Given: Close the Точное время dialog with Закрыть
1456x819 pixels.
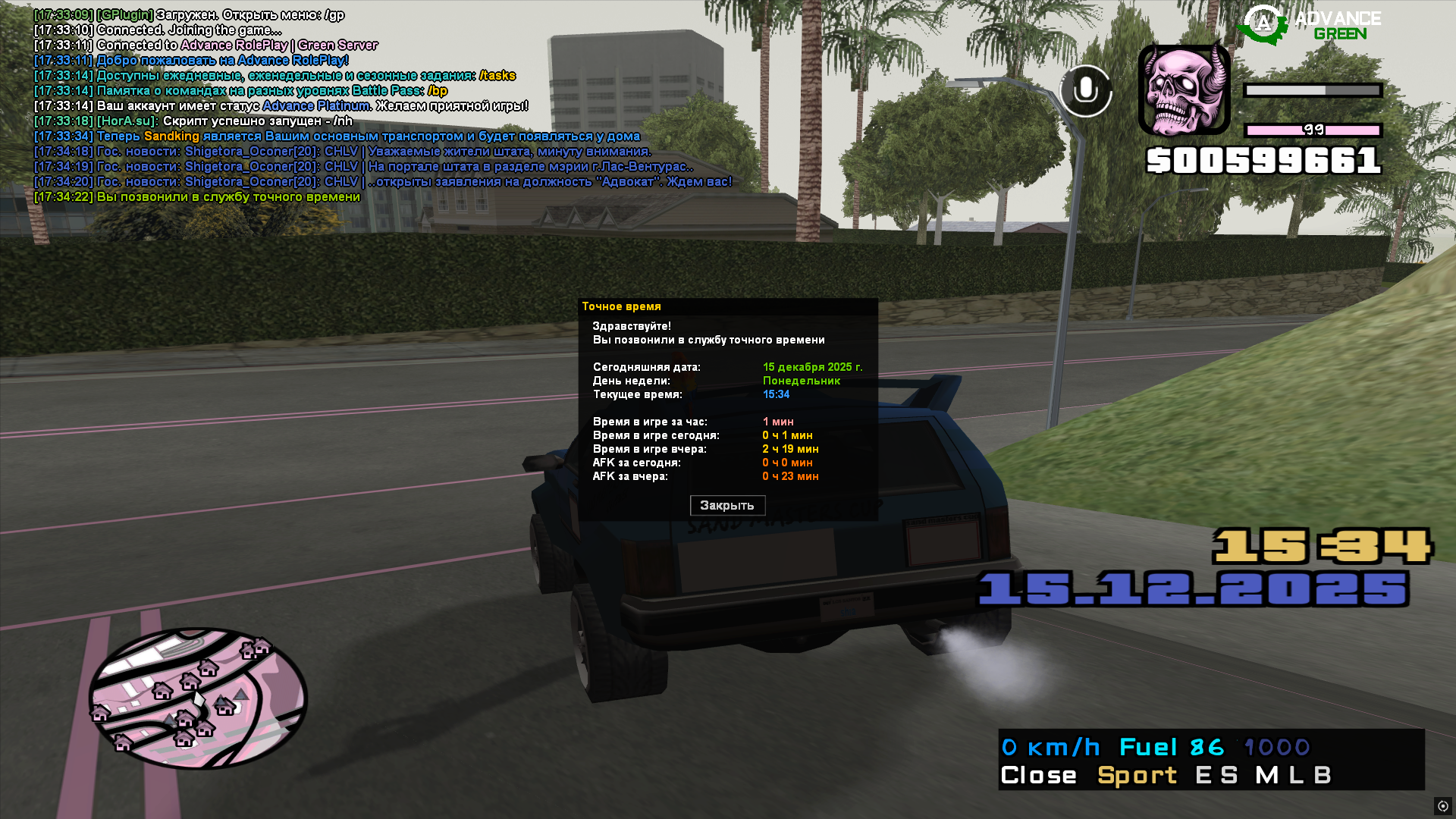Looking at the screenshot, I should click(x=727, y=505).
